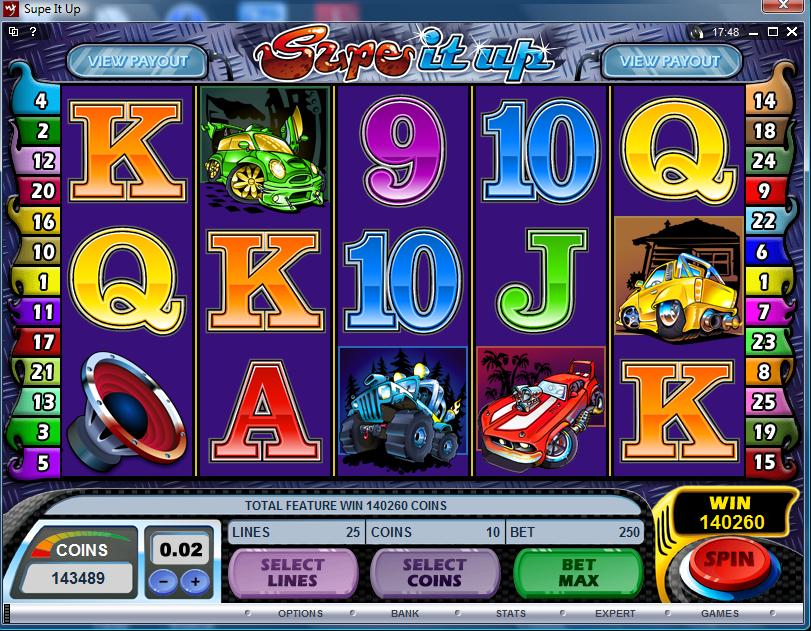This screenshot has height=631, width=811.
Task: Show the Stats panel
Action: coord(510,613)
